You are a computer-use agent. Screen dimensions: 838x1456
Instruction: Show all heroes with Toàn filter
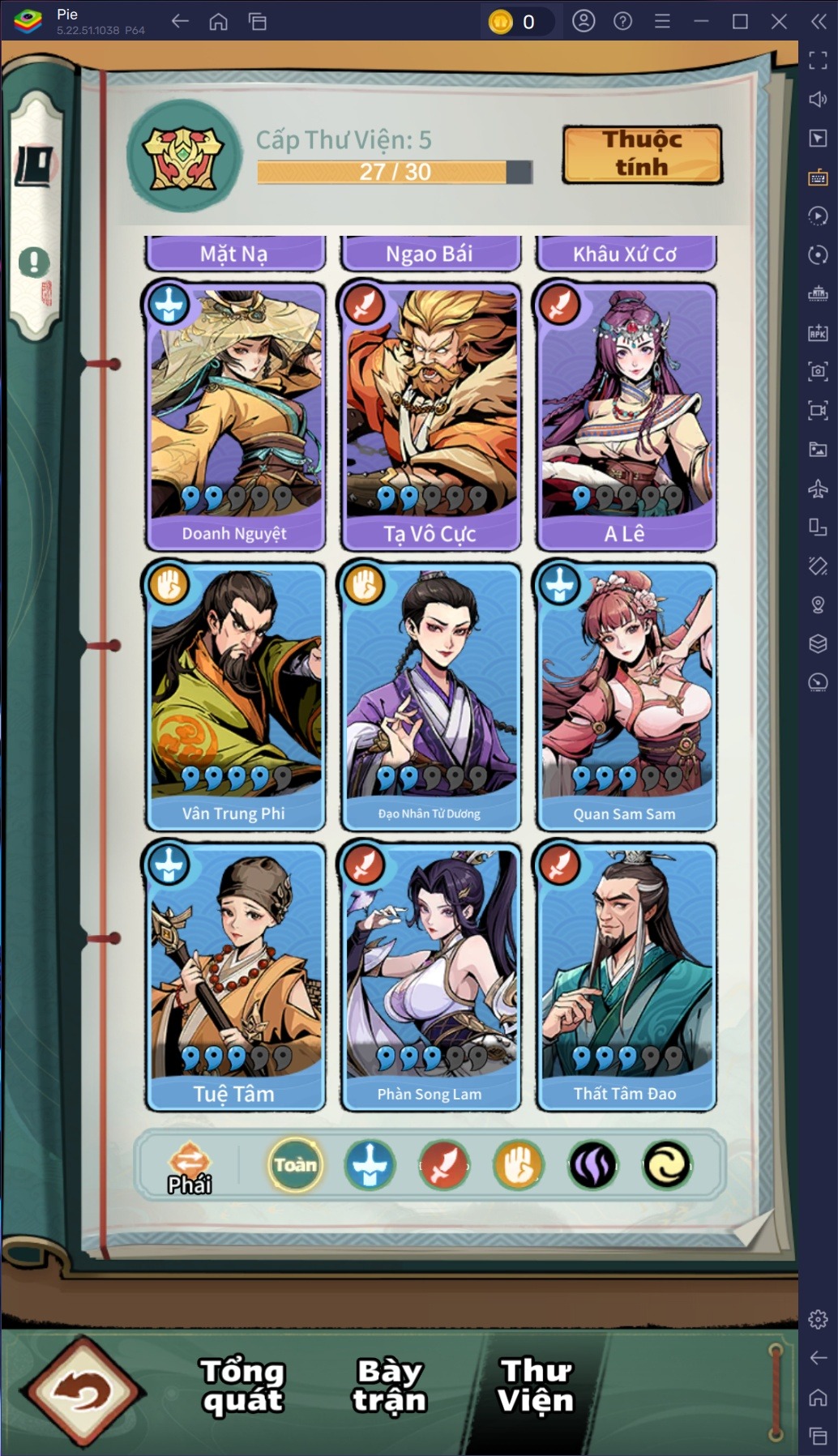click(295, 1165)
